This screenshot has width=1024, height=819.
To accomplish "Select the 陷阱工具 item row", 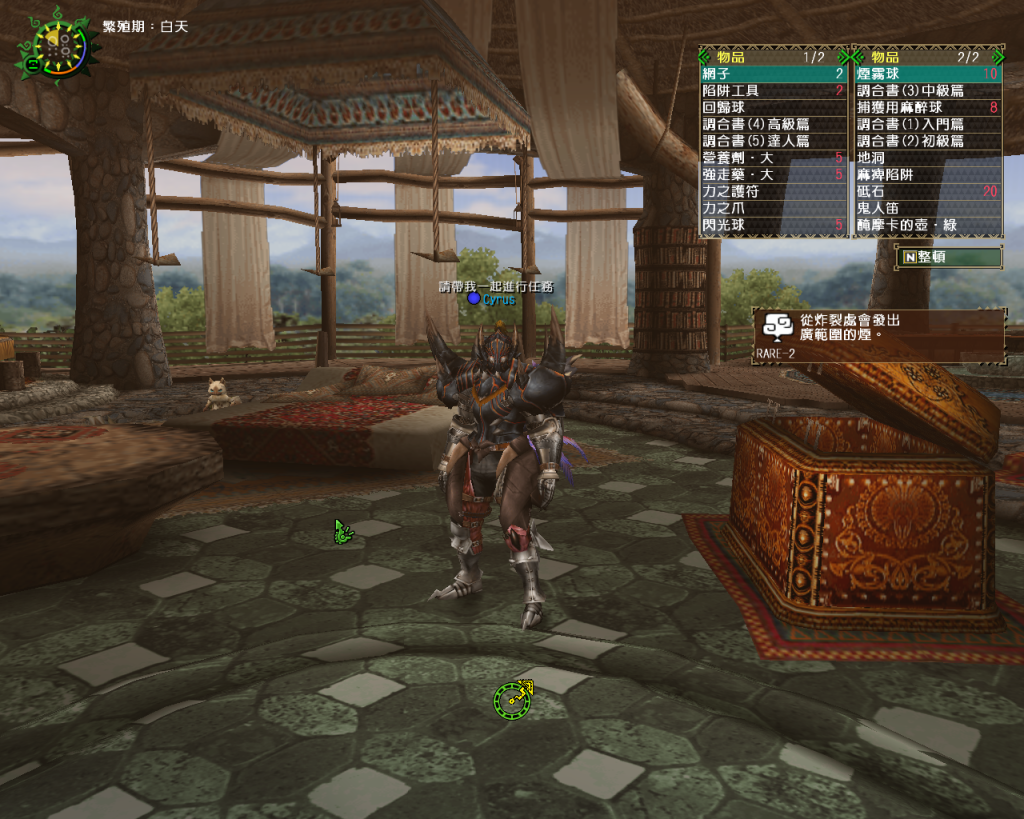I will click(x=773, y=91).
